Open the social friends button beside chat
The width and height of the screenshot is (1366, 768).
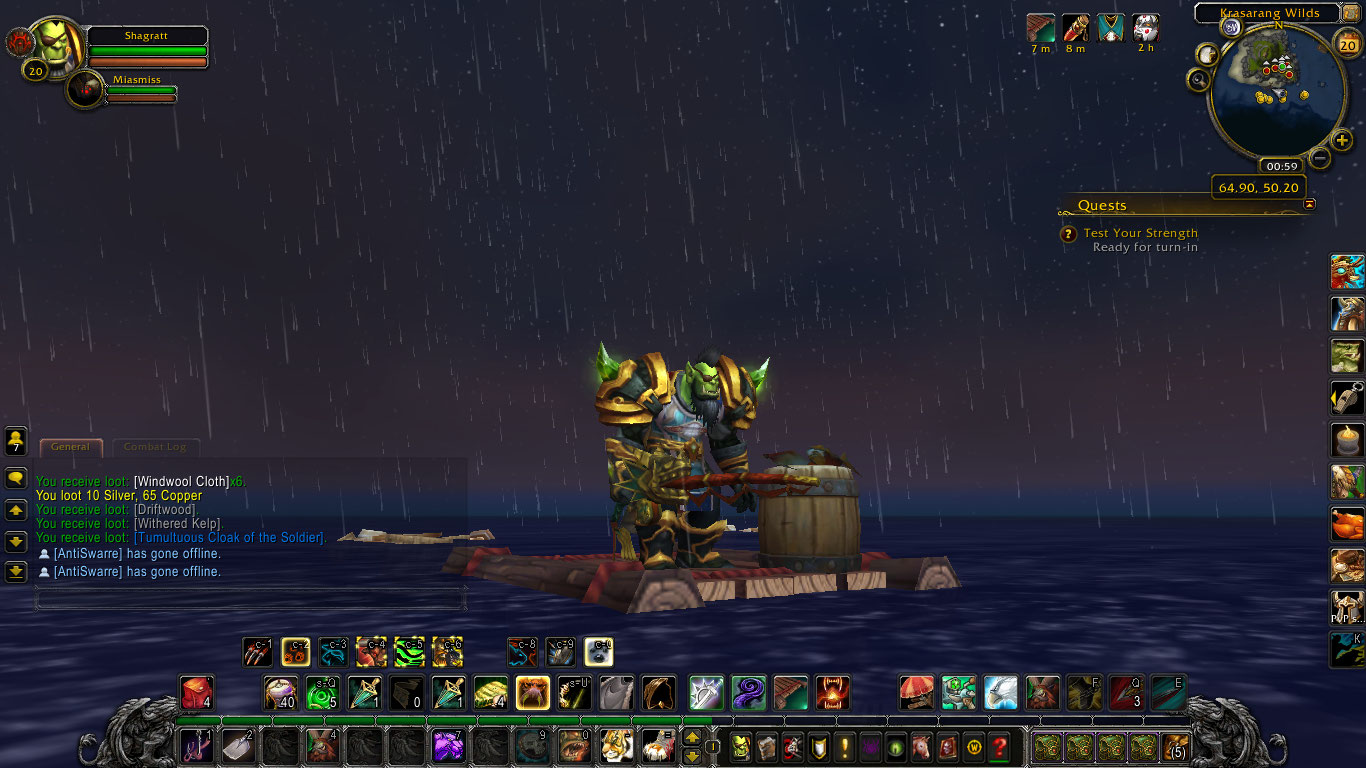pos(15,440)
